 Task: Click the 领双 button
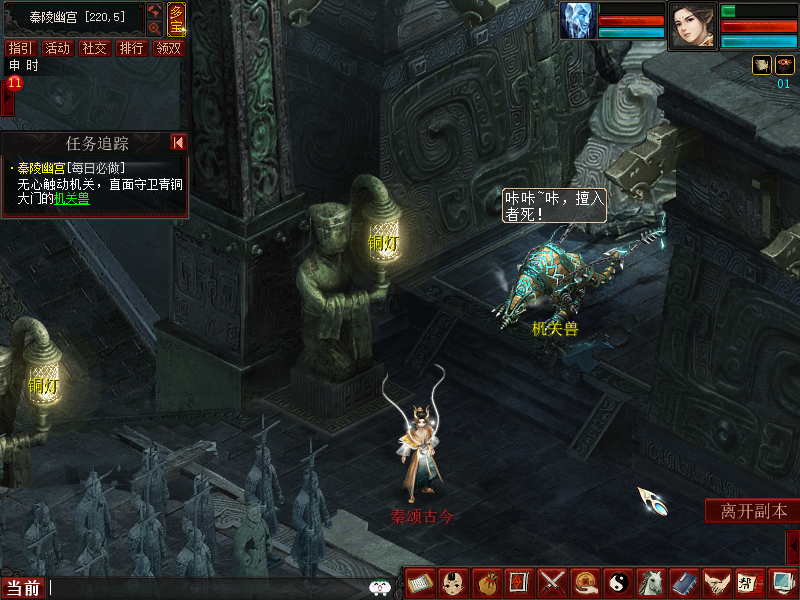pyautogui.click(x=168, y=48)
